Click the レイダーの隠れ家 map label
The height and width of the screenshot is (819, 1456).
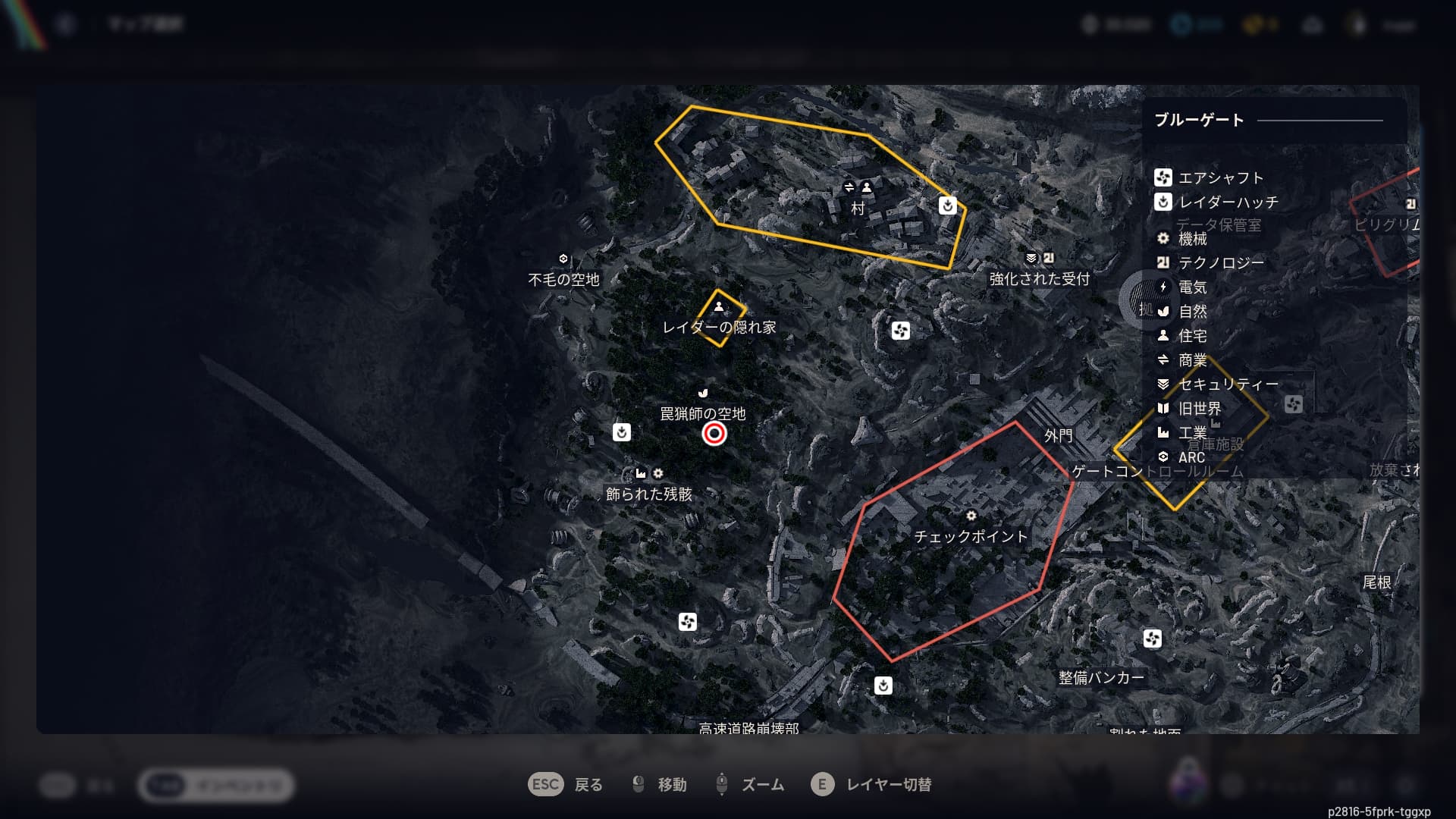(719, 328)
